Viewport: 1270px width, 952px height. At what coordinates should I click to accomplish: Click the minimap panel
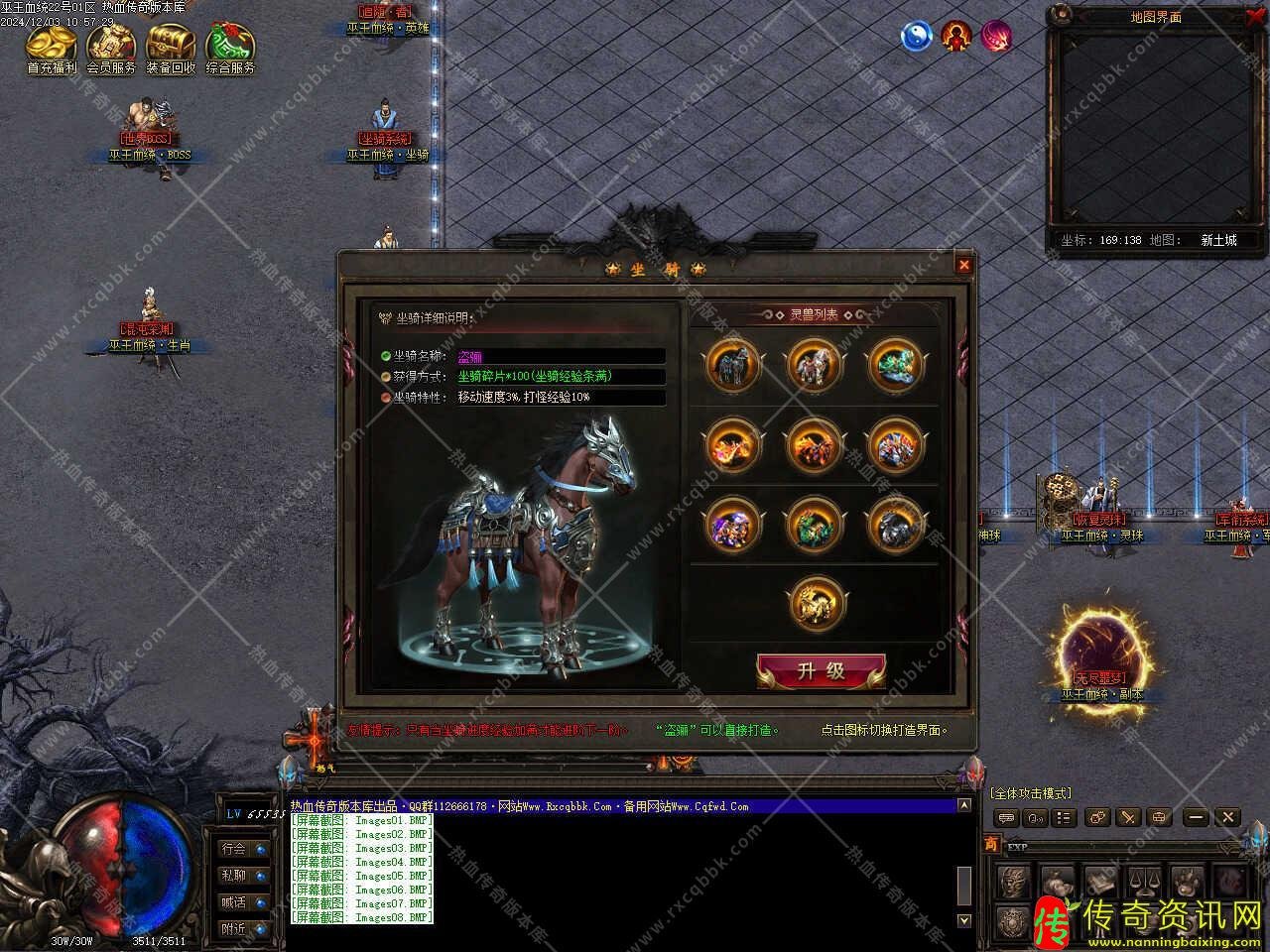pyautogui.click(x=1155, y=127)
